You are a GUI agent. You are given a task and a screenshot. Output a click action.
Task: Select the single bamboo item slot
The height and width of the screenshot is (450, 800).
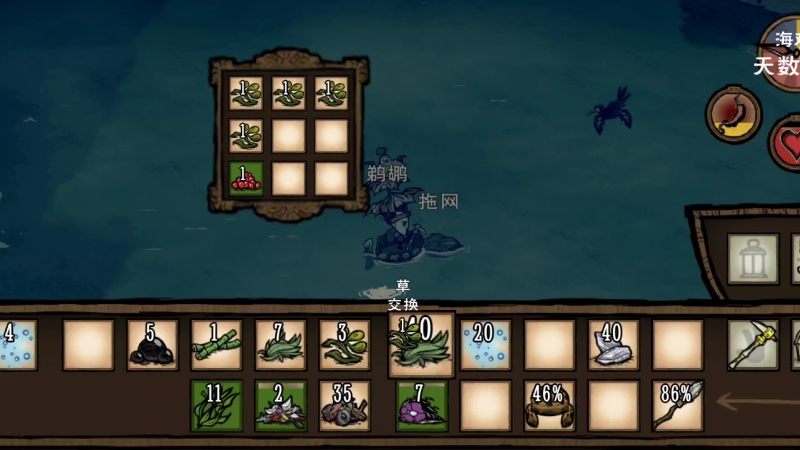pos(217,345)
